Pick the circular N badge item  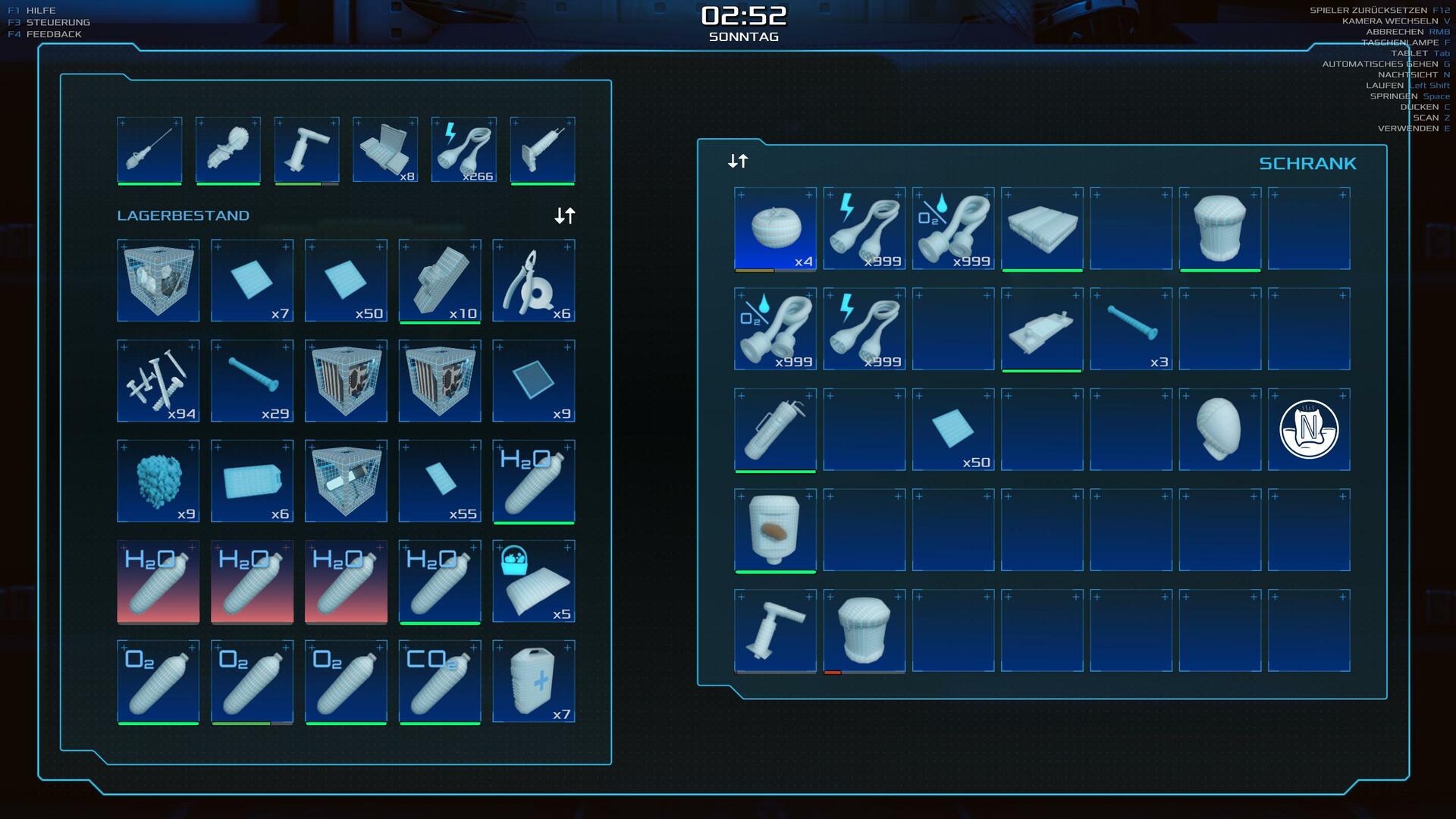[1309, 429]
